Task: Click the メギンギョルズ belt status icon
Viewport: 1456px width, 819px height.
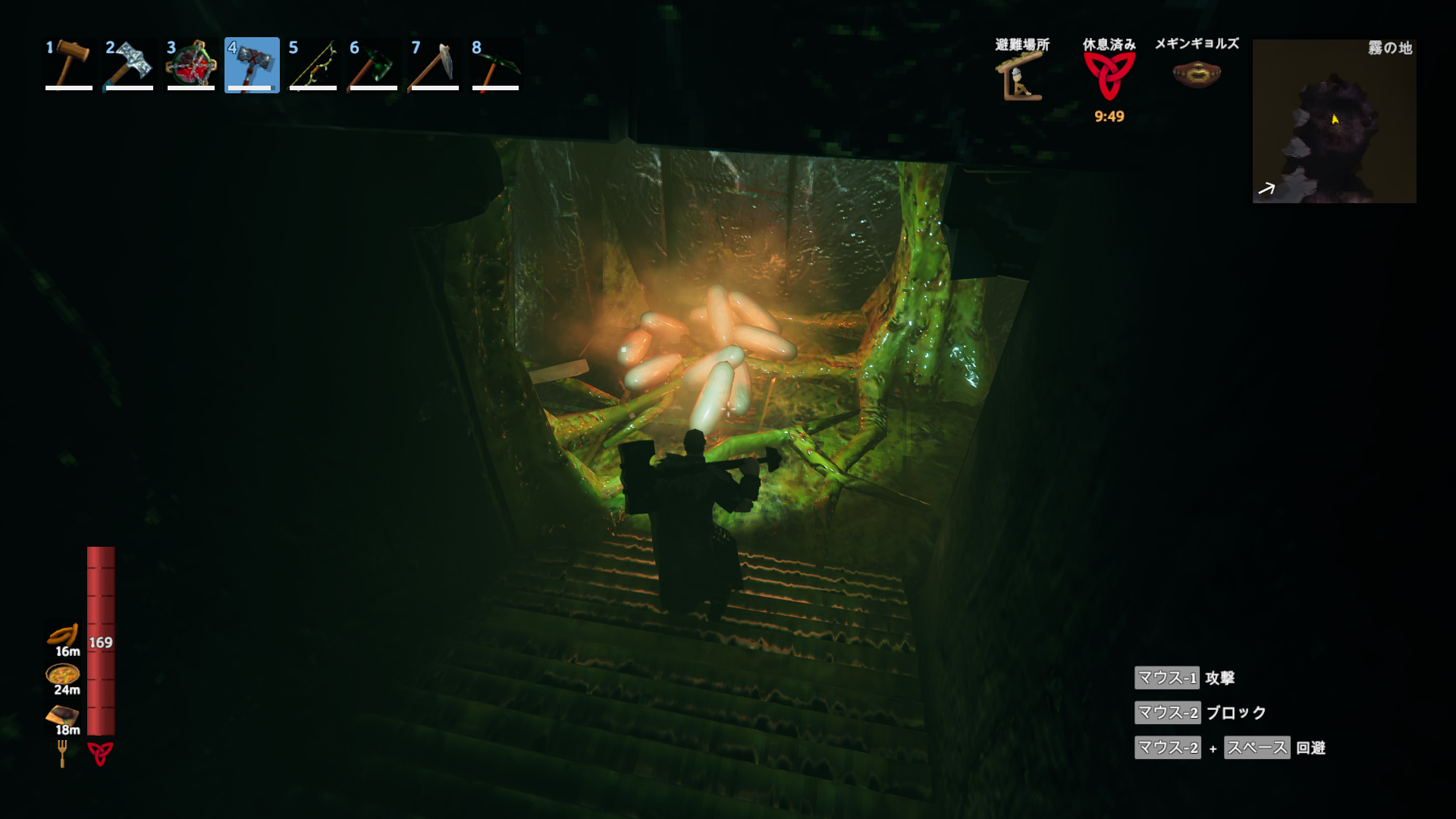Action: (1197, 74)
